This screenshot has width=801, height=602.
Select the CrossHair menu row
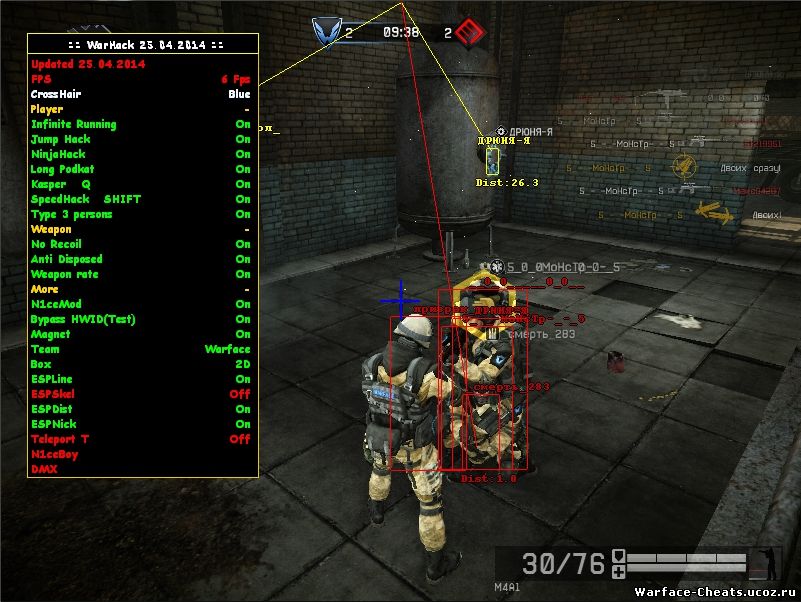pyautogui.click(x=140, y=94)
